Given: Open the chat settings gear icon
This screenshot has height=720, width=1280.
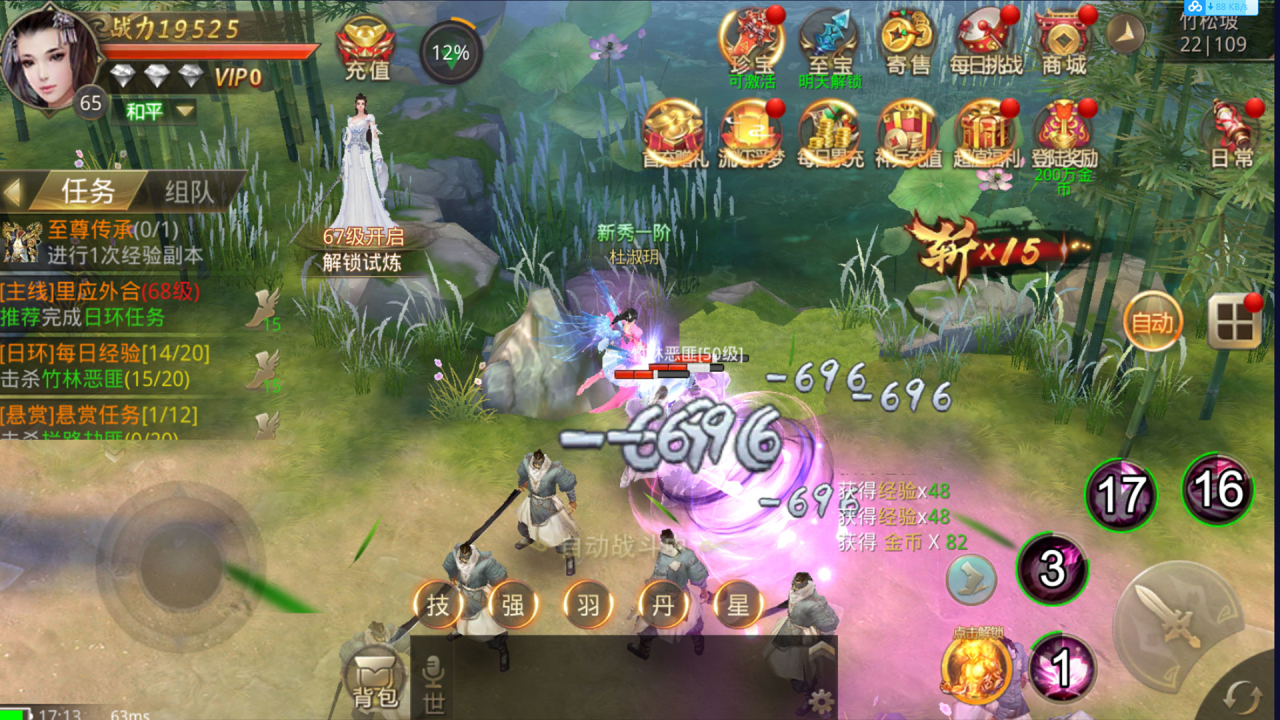Looking at the screenshot, I should point(821,701).
